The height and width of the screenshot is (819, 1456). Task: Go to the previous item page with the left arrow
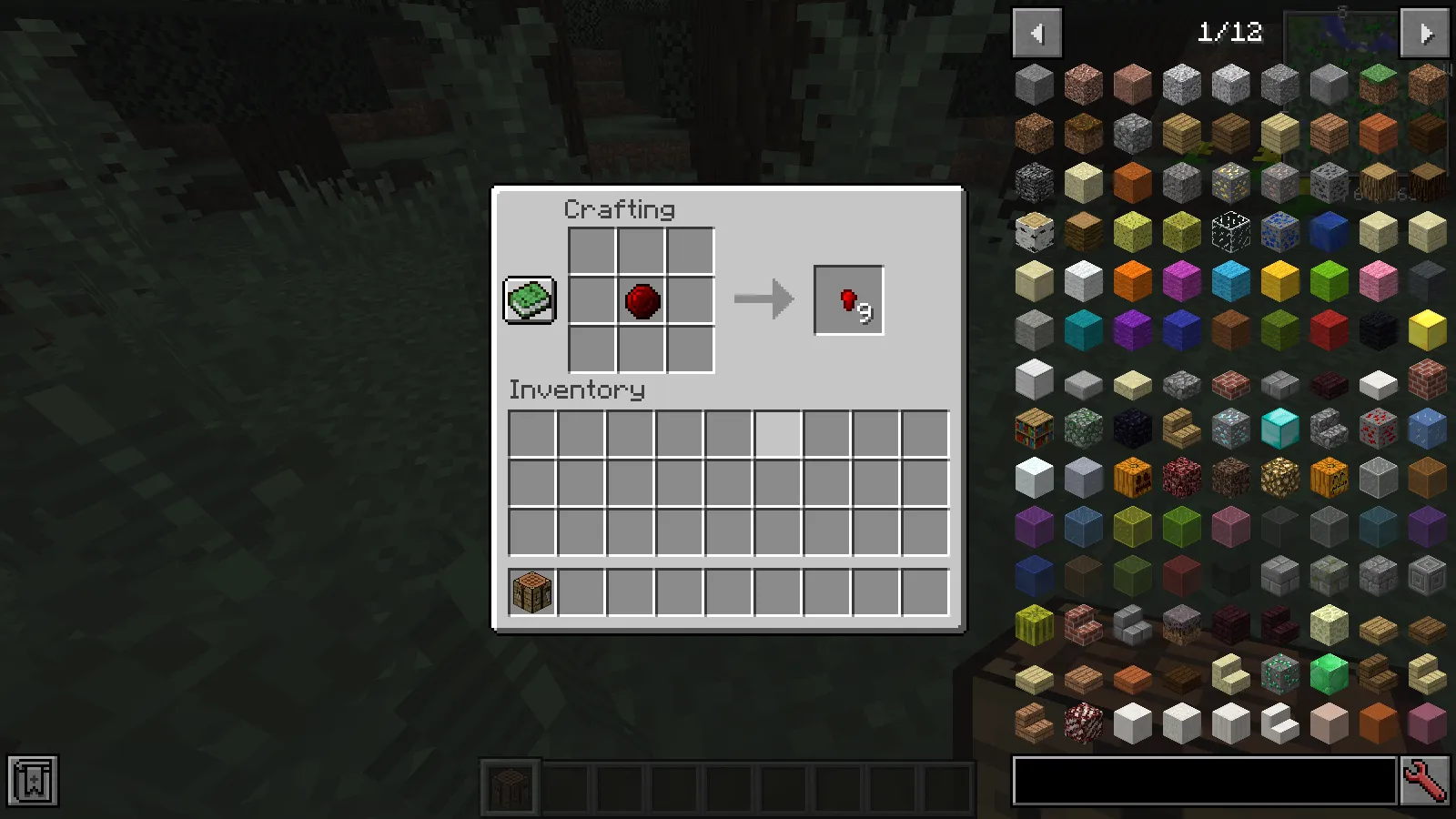[x=1038, y=33]
